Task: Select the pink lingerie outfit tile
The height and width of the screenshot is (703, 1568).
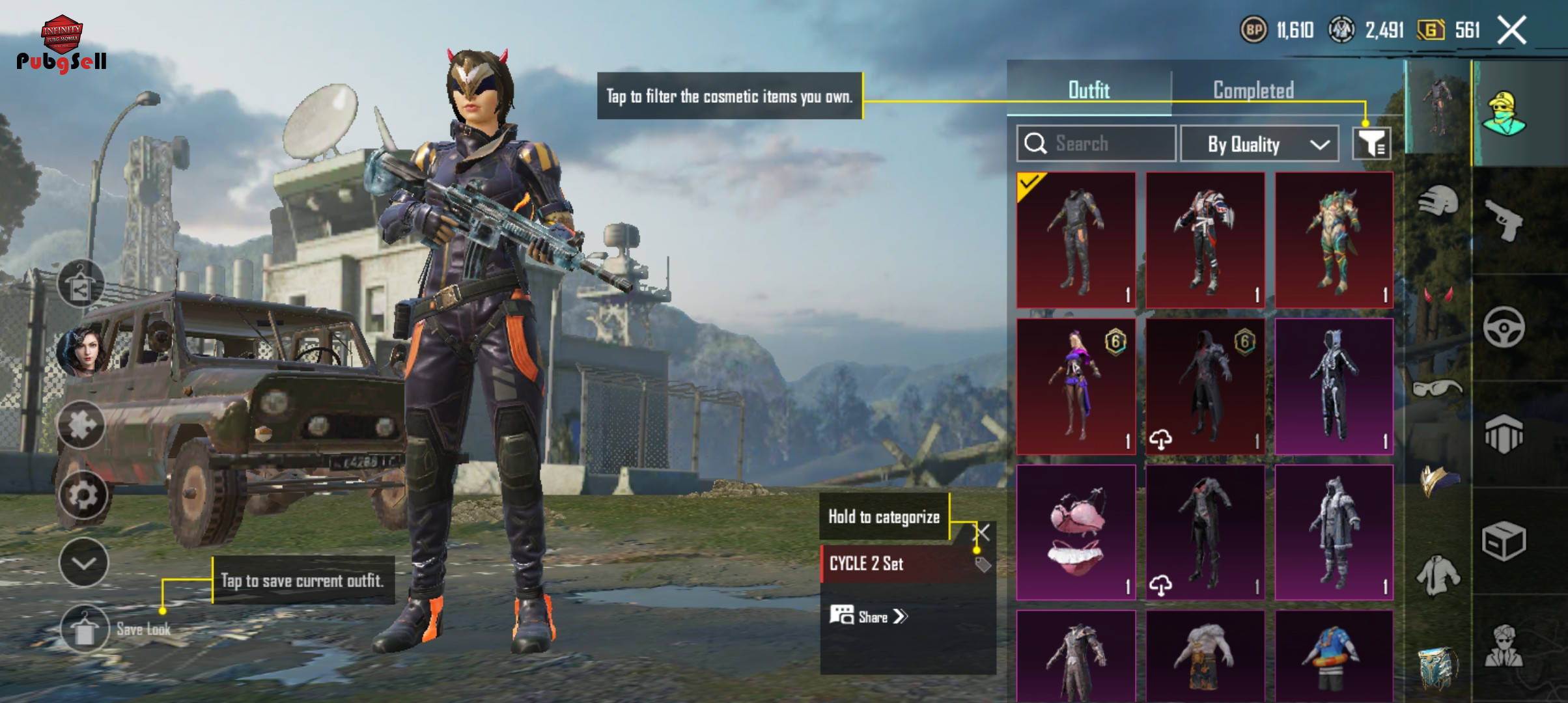Action: (x=1076, y=532)
